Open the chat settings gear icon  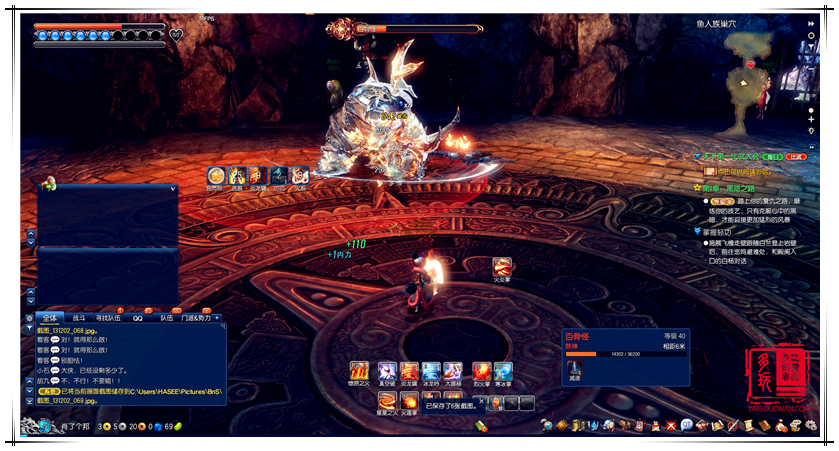point(31,317)
